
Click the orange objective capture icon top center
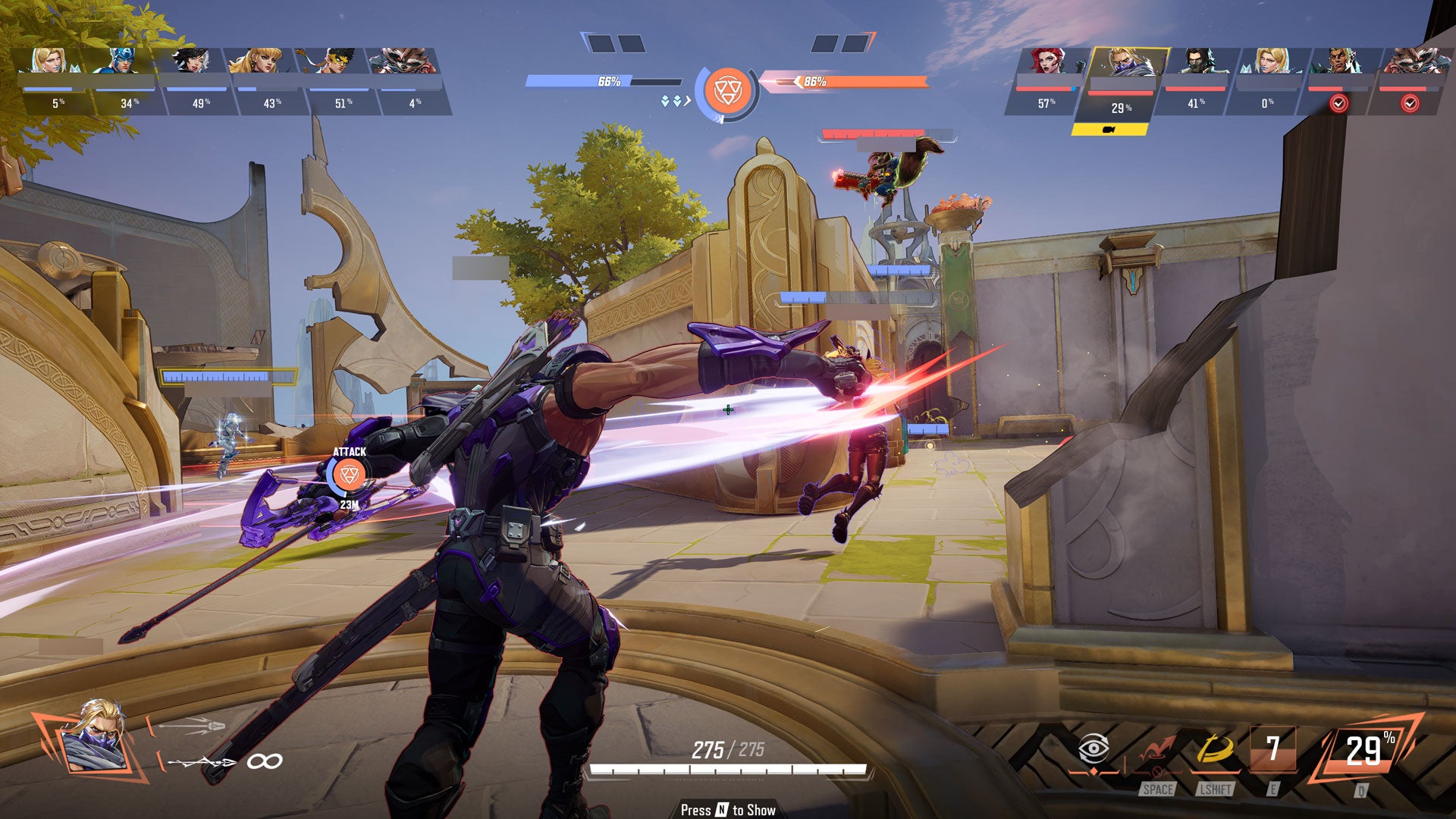pyautogui.click(x=726, y=87)
